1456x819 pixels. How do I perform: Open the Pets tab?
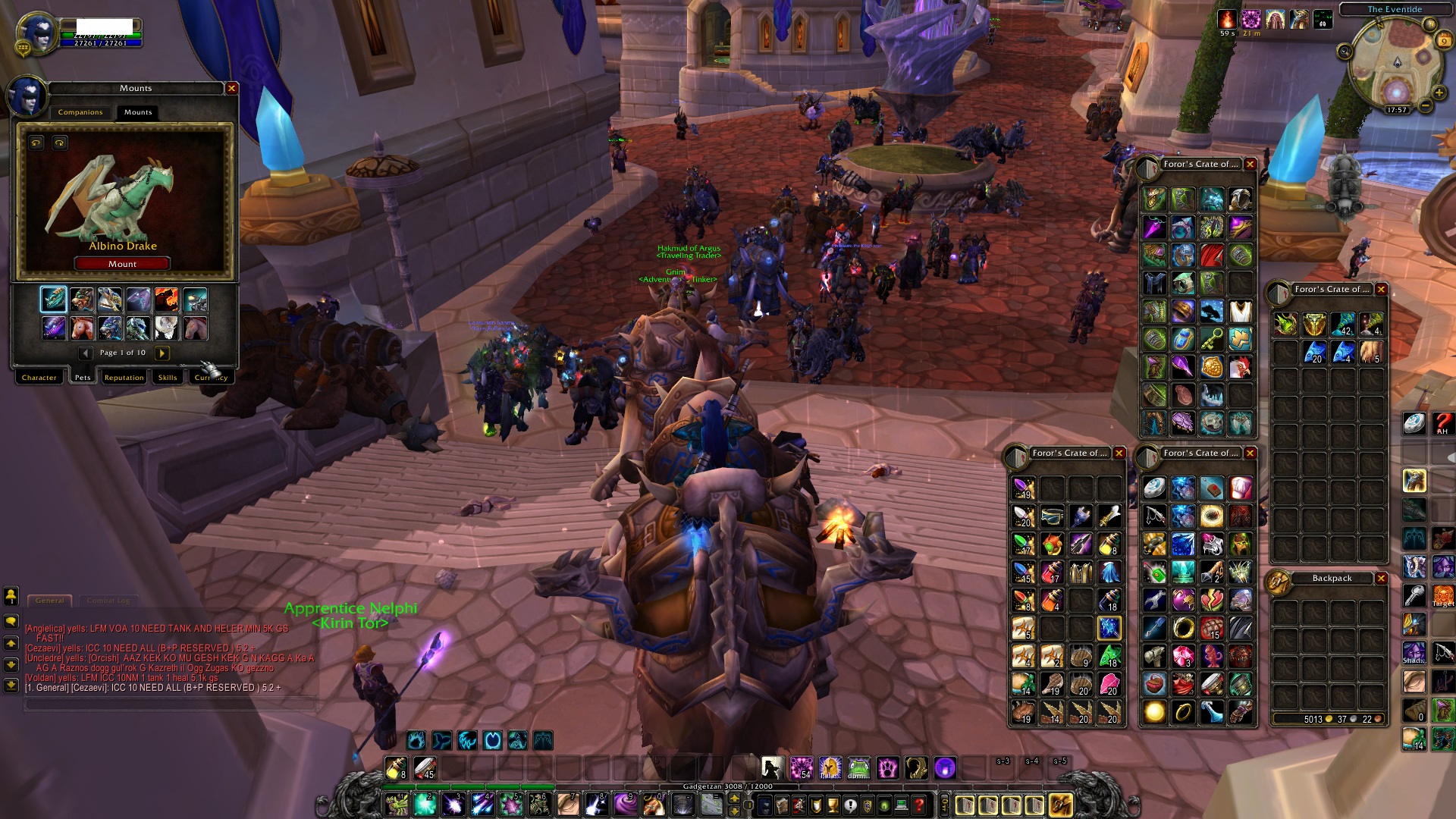(x=83, y=377)
